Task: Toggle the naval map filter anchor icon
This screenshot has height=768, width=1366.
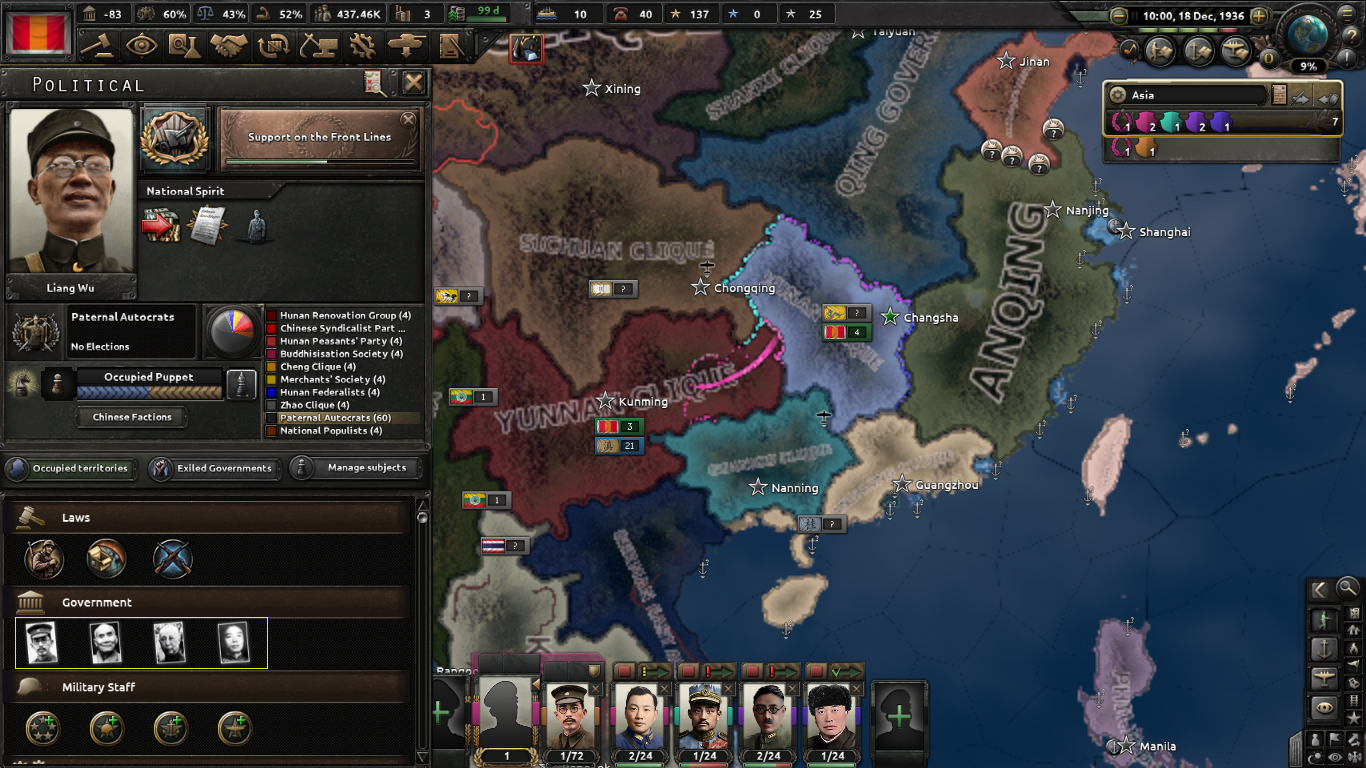Action: tap(1324, 648)
